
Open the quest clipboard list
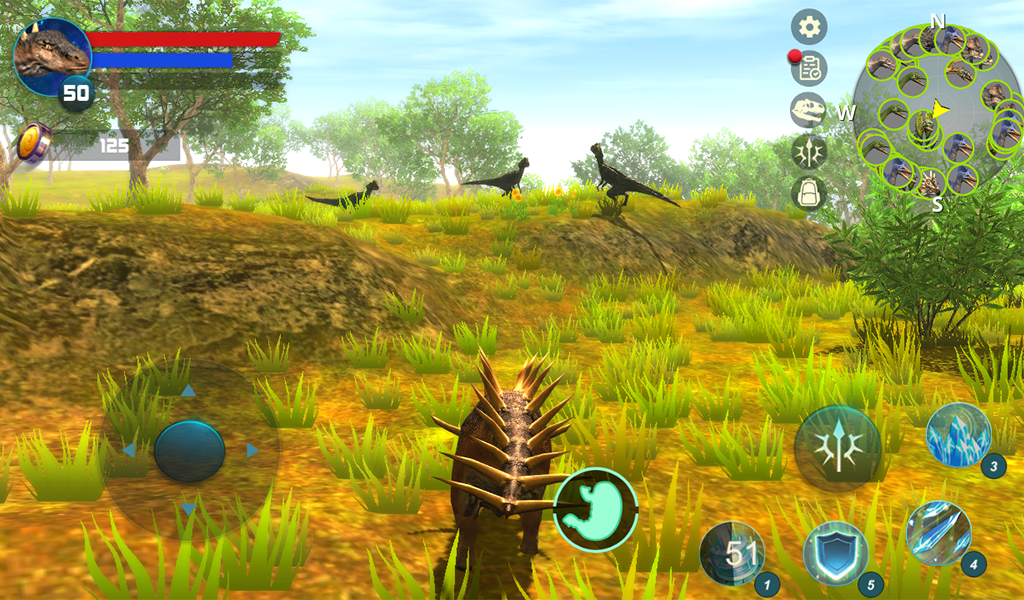point(809,68)
